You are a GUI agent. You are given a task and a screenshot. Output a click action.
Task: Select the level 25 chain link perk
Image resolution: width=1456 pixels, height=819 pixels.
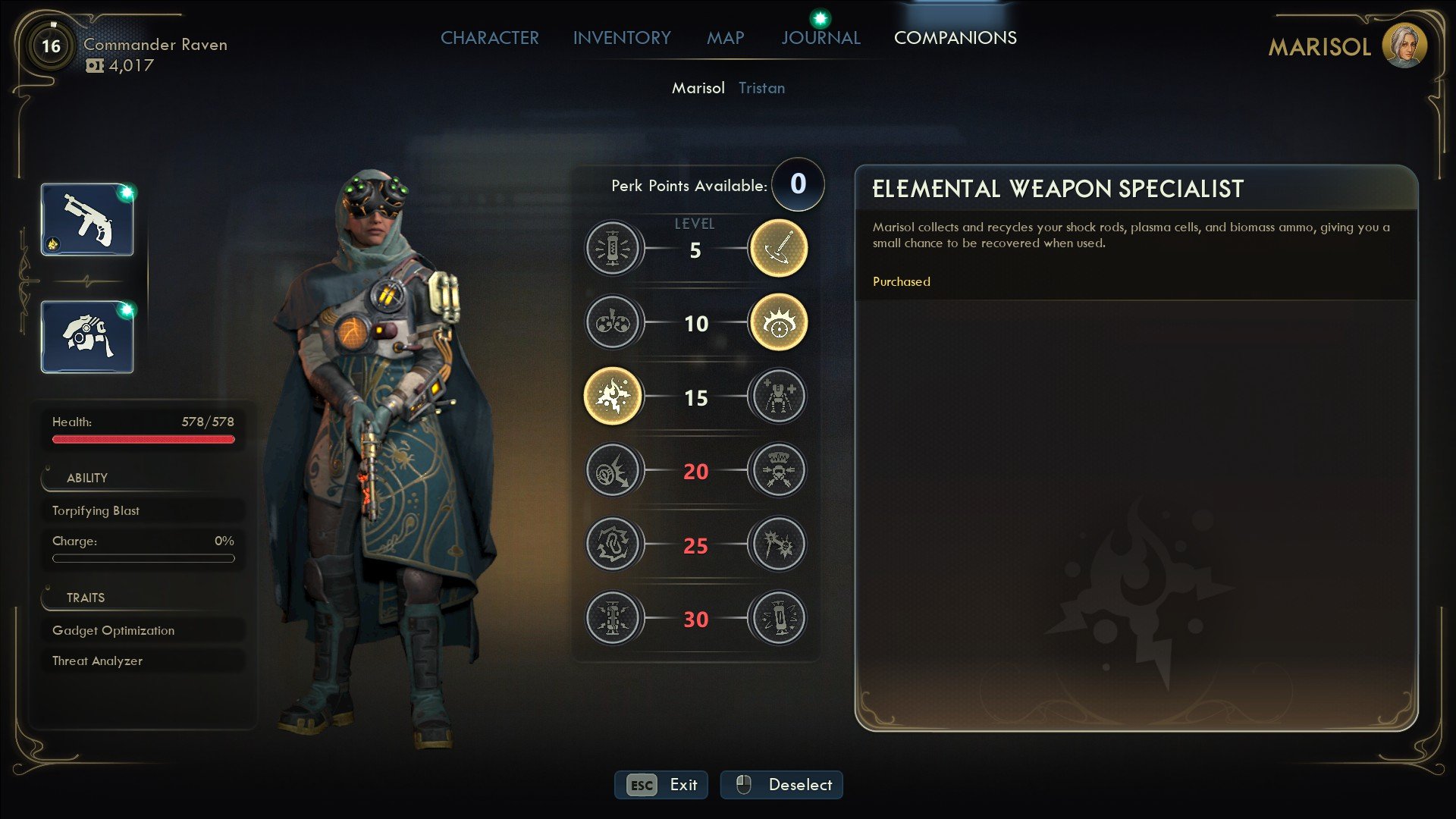click(x=613, y=544)
